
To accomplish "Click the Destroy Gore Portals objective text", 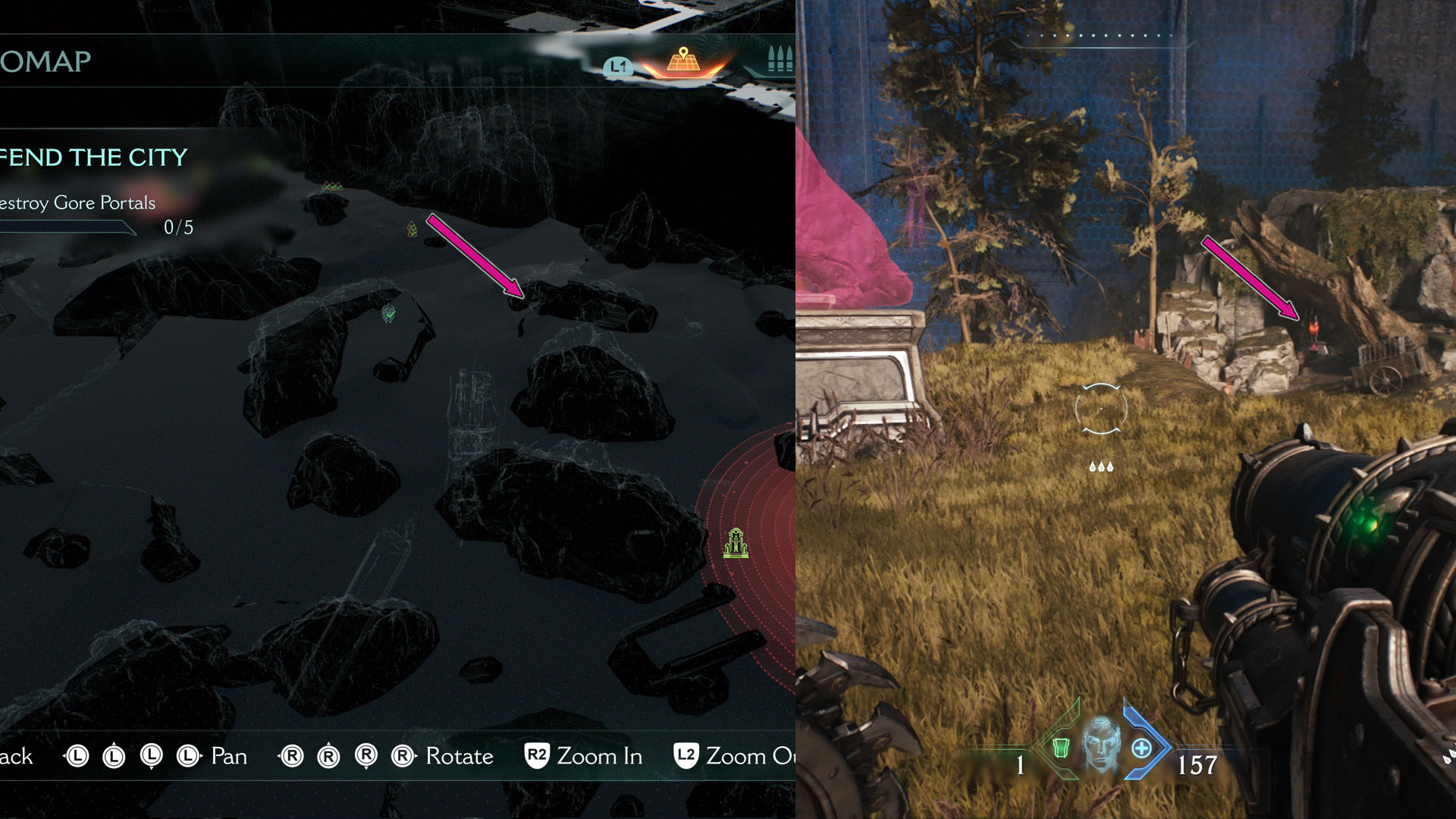I will (x=77, y=203).
